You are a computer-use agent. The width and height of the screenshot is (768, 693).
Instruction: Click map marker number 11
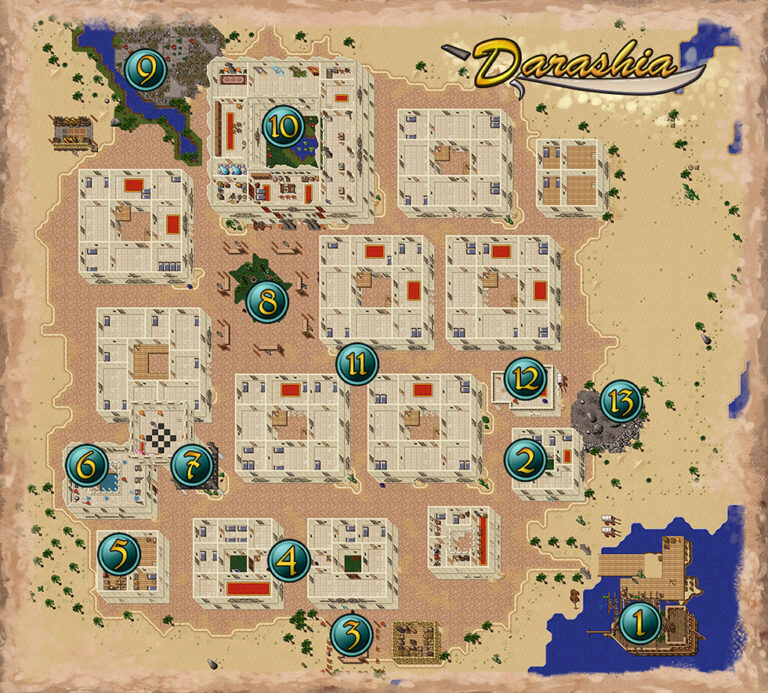click(x=356, y=364)
